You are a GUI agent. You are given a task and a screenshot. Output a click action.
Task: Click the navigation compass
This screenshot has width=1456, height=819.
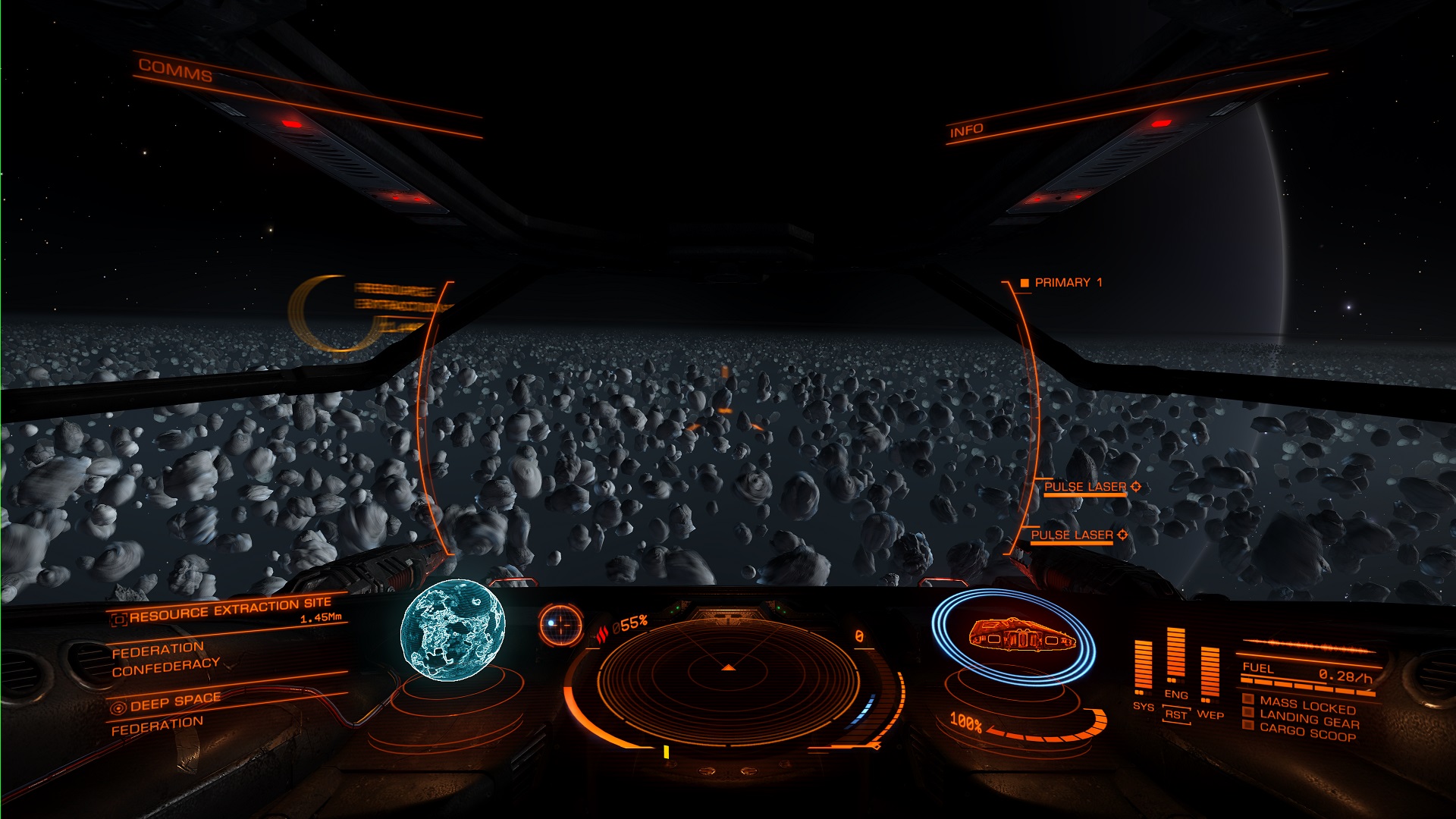tap(560, 624)
